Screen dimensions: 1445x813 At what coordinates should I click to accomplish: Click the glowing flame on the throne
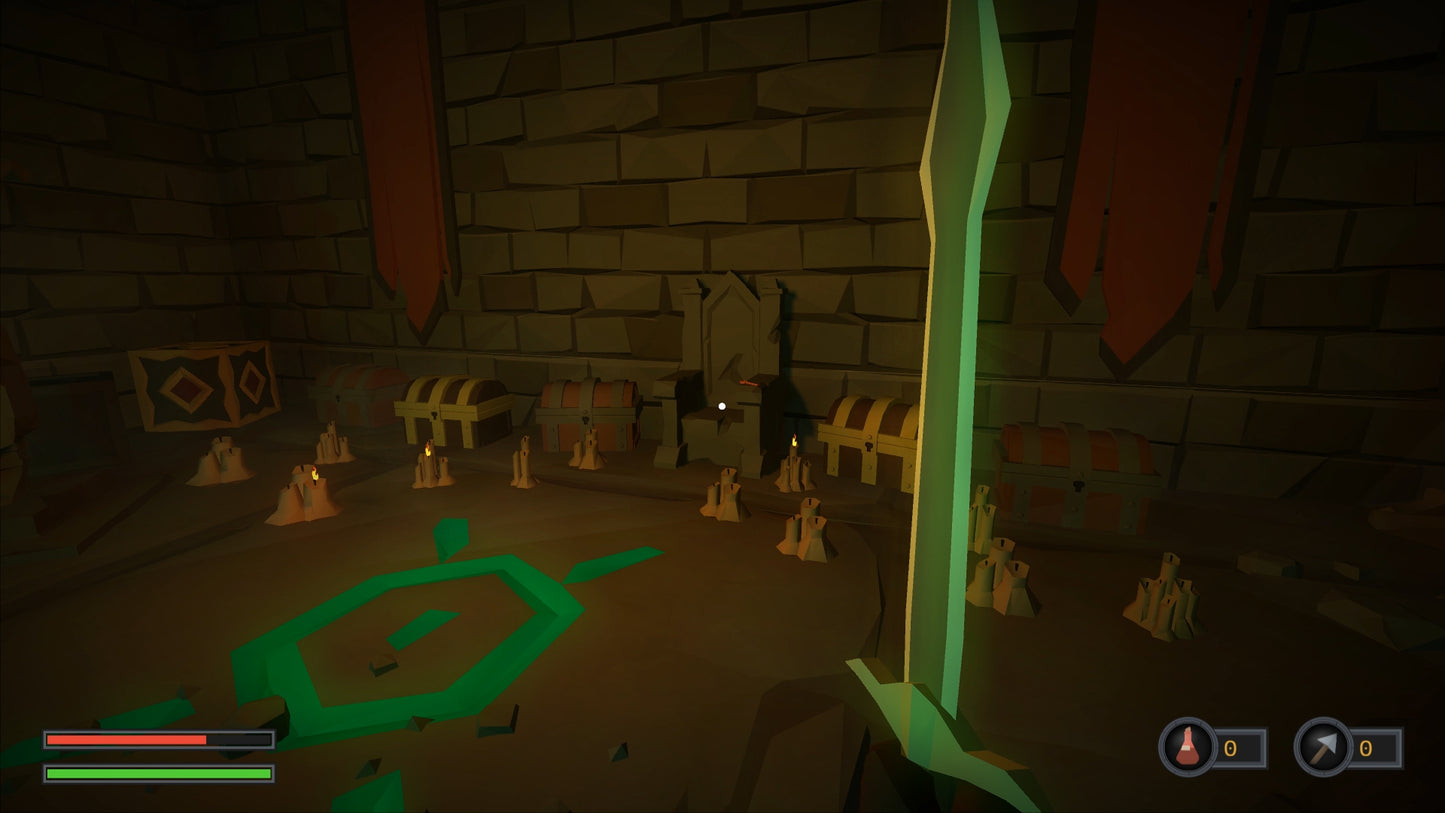[748, 381]
